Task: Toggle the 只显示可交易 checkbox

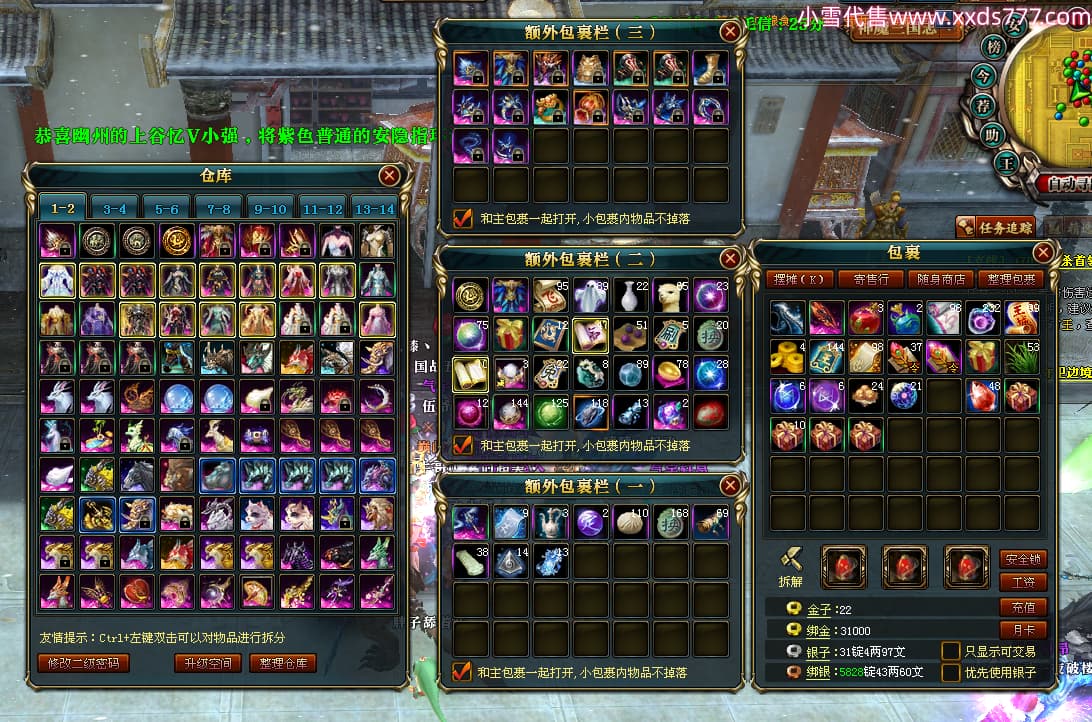Action: [x=950, y=651]
